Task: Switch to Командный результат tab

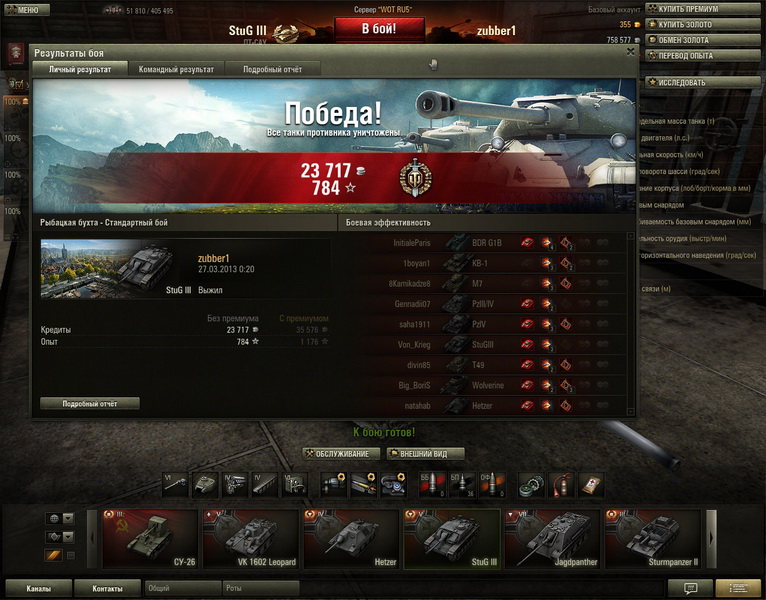Action: click(177, 70)
